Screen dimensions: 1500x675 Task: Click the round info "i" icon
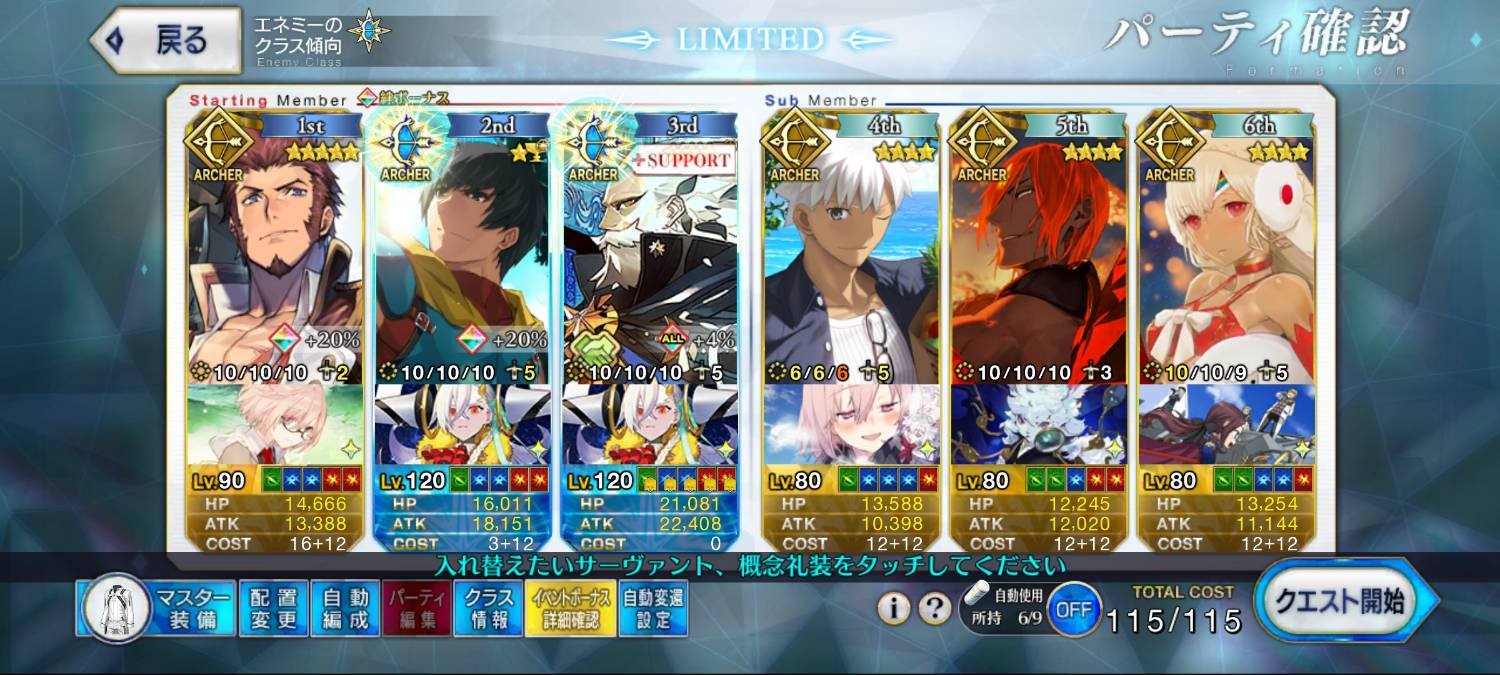point(894,608)
